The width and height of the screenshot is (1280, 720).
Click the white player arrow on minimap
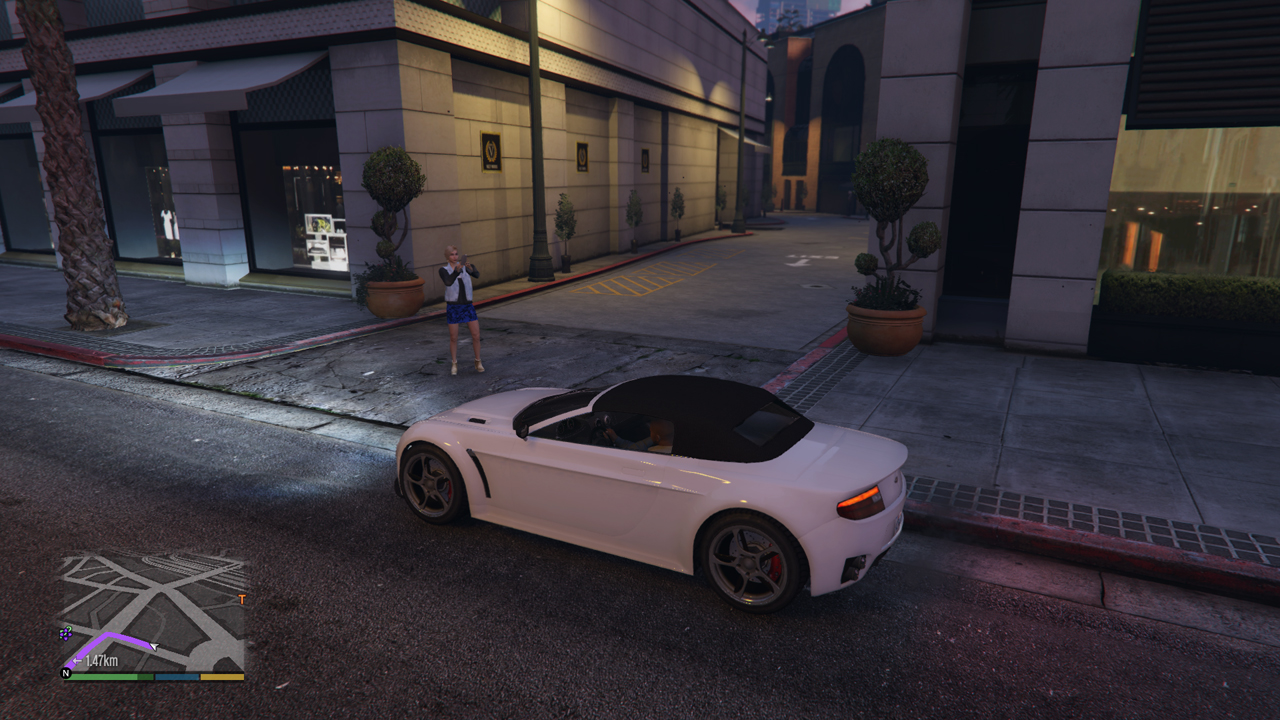(154, 646)
